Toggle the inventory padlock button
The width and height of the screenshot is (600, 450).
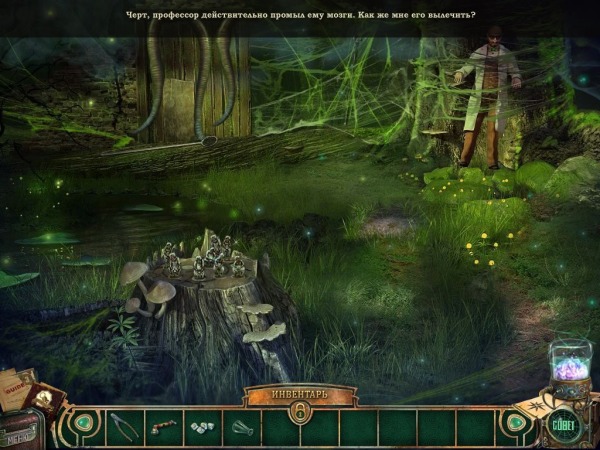[x=299, y=410]
